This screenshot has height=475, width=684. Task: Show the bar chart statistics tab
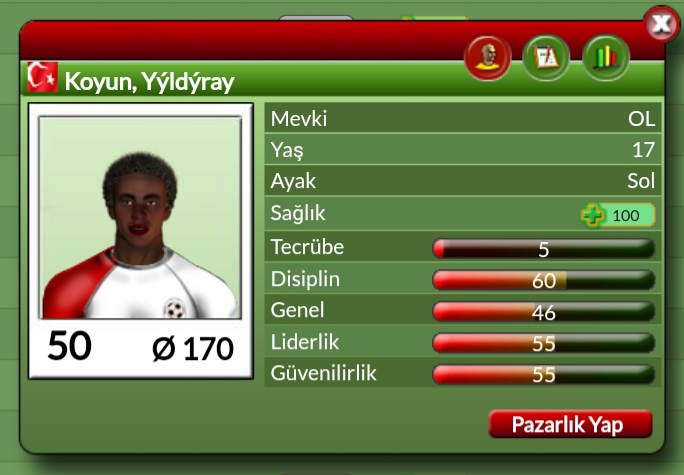[x=605, y=58]
